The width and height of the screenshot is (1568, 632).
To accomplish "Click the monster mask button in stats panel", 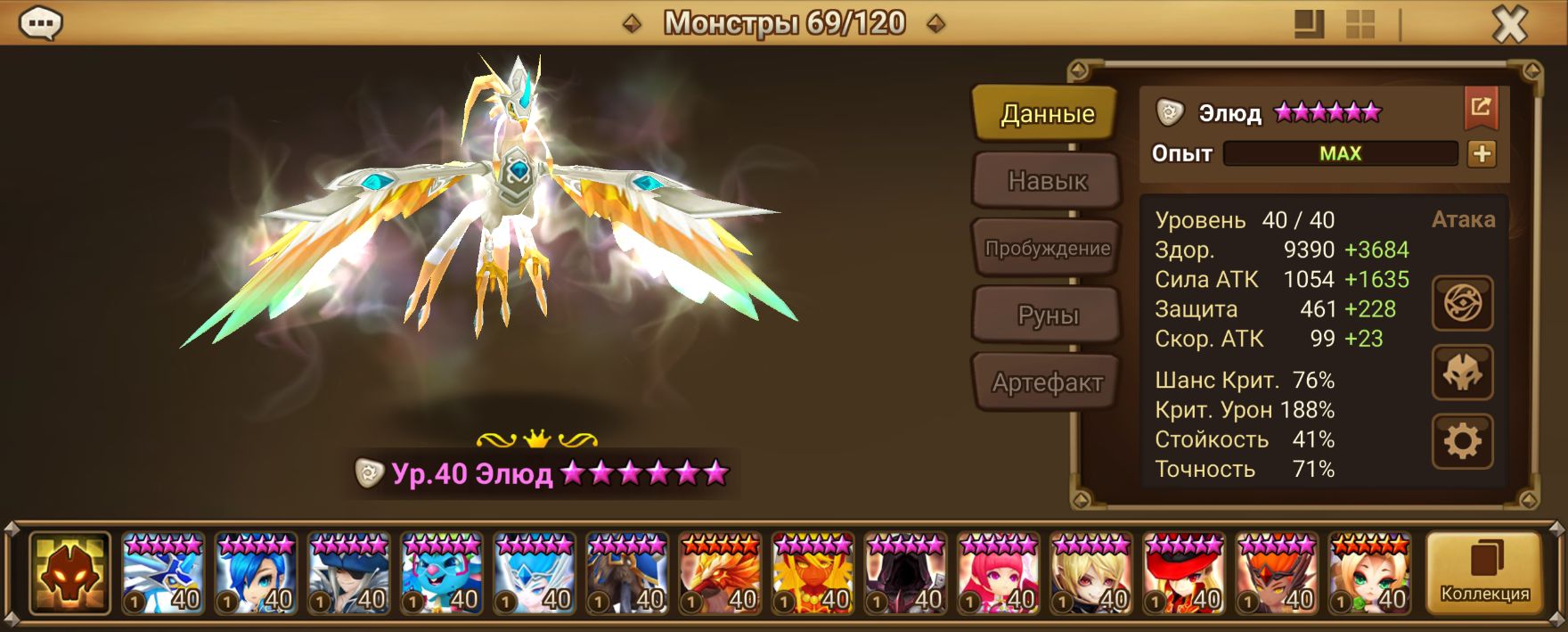I will pyautogui.click(x=1462, y=373).
